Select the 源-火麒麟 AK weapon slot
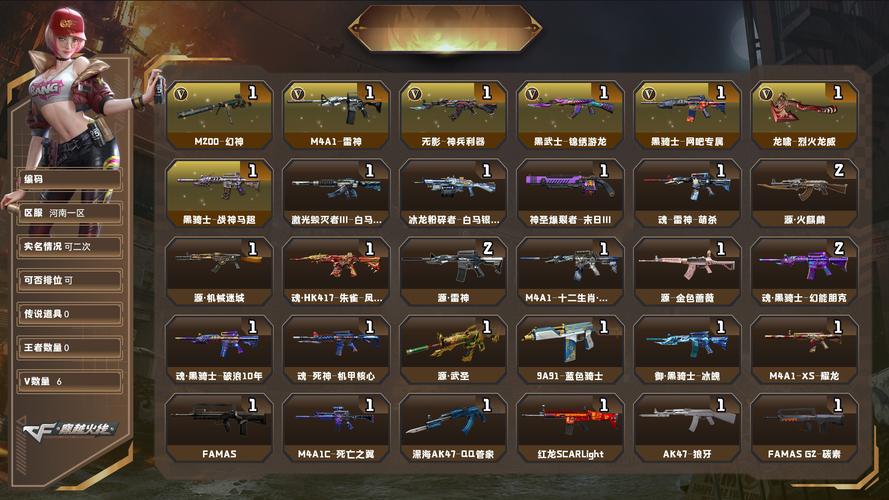This screenshot has width=889, height=500. (805, 190)
